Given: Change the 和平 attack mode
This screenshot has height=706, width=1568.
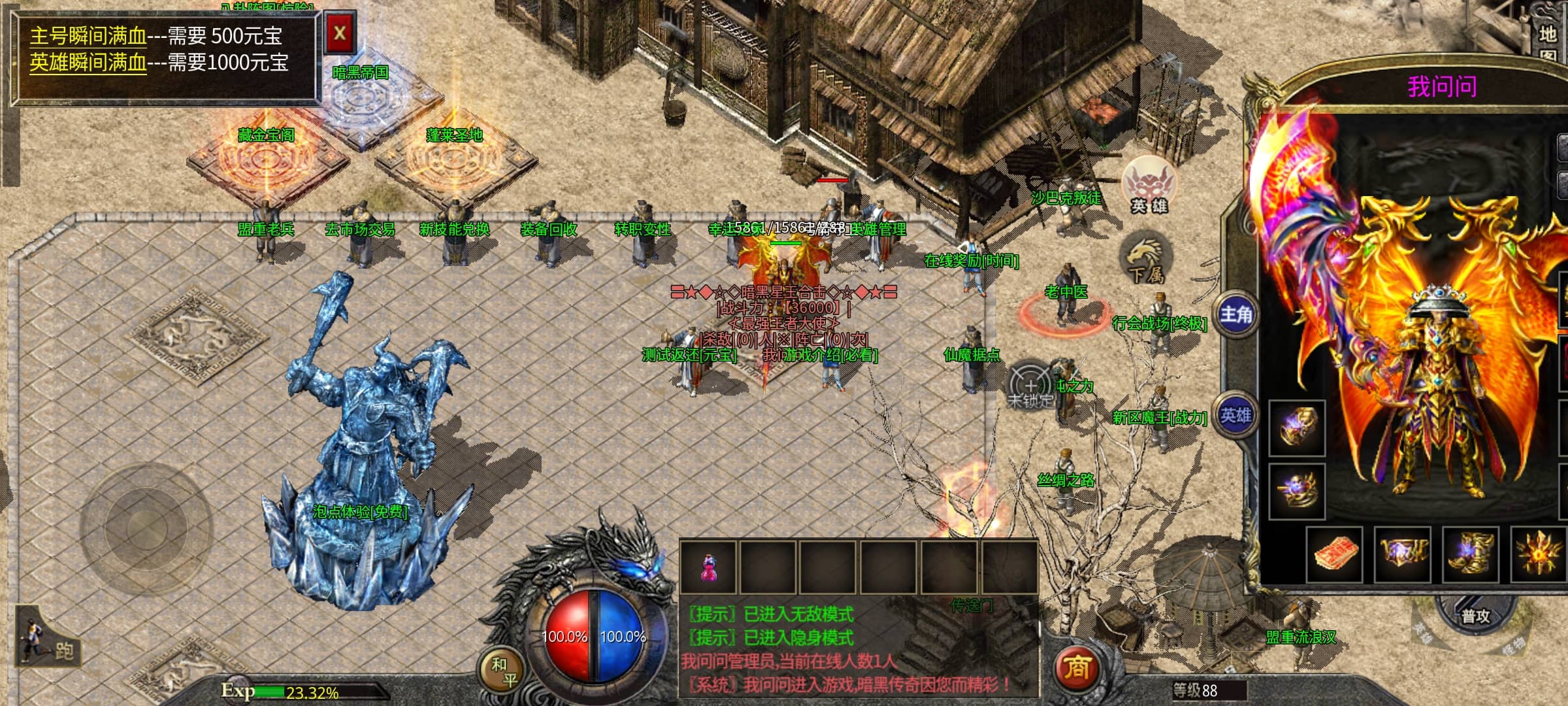Looking at the screenshot, I should pyautogui.click(x=501, y=671).
